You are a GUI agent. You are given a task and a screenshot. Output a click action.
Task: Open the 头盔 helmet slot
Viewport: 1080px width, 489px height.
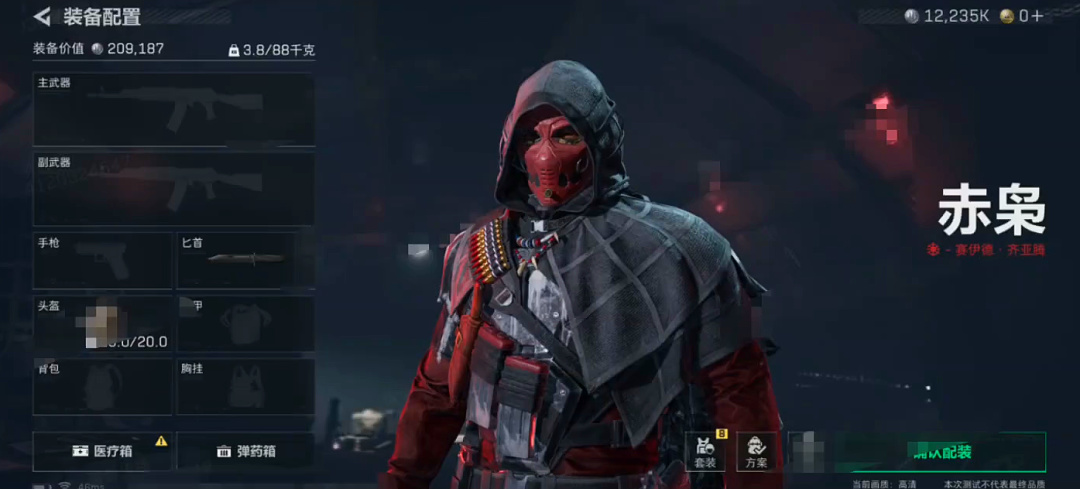click(102, 324)
